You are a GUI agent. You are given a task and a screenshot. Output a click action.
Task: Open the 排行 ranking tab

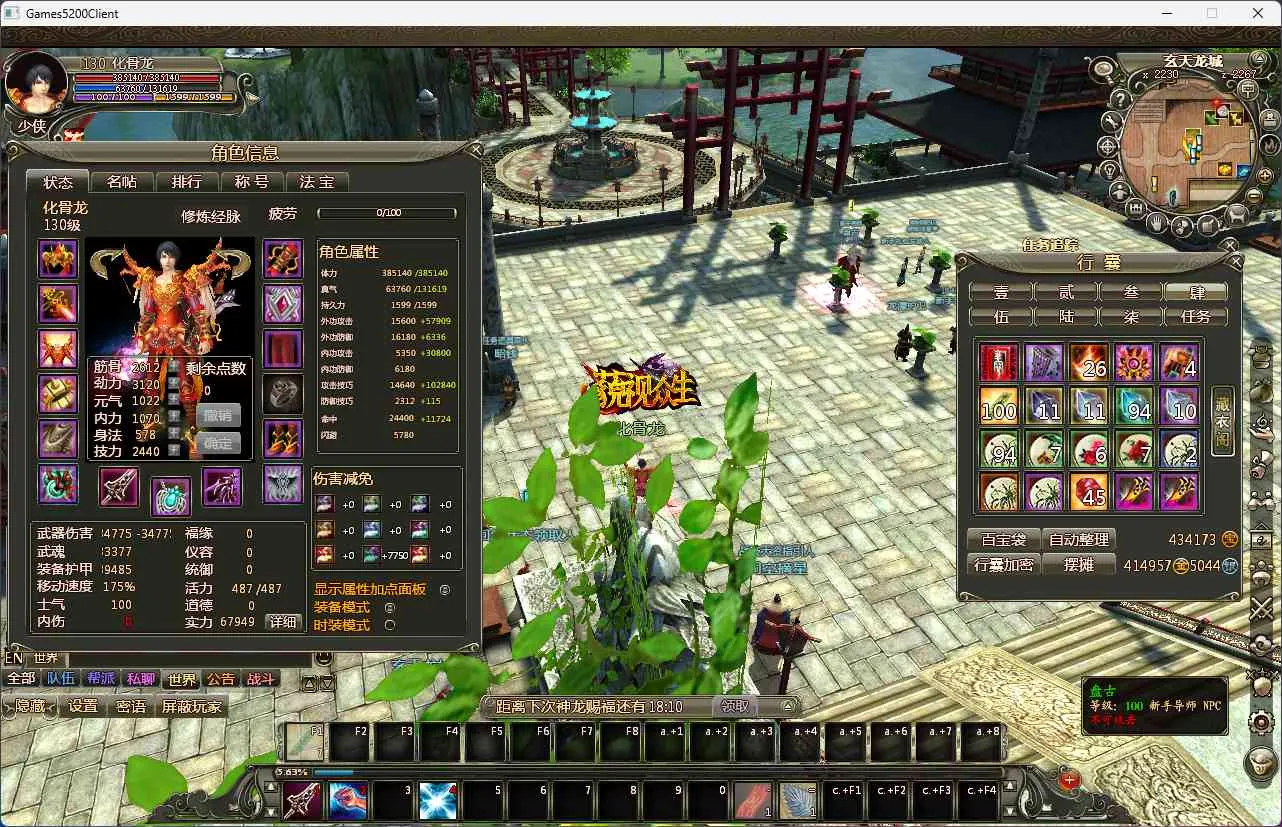click(187, 181)
